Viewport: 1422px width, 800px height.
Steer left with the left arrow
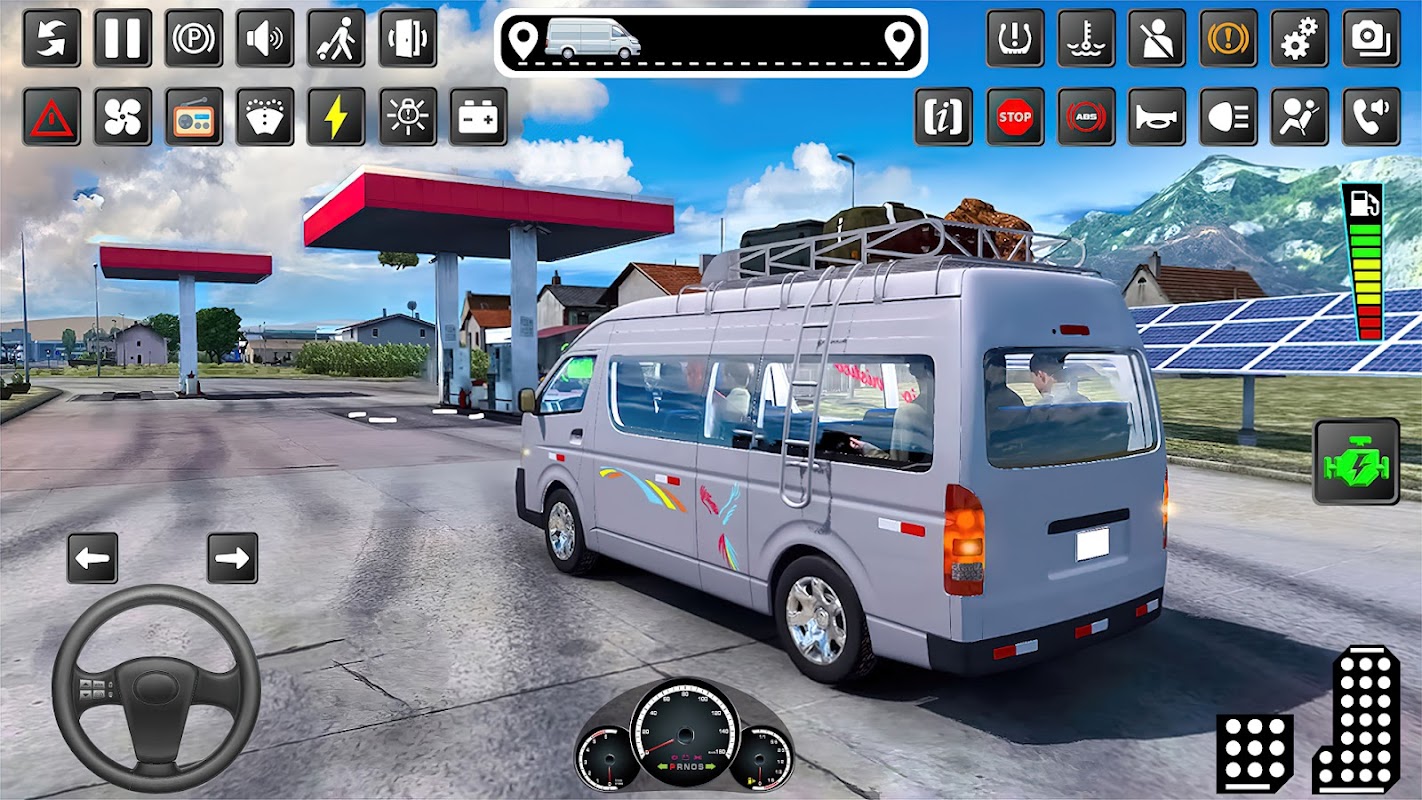[x=93, y=558]
